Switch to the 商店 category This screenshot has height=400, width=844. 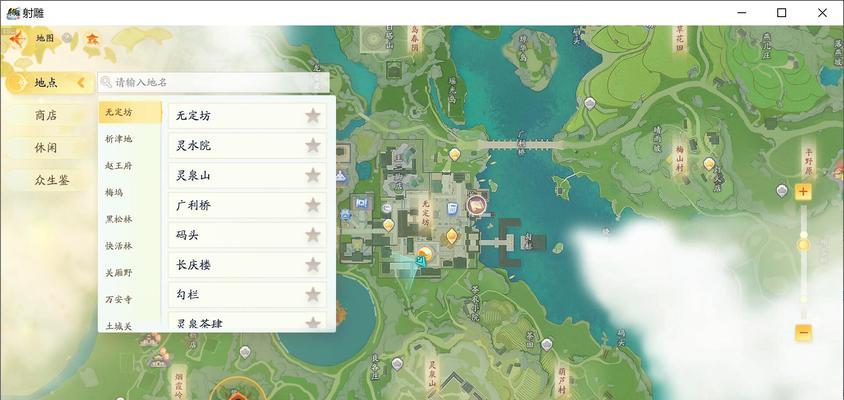click(x=46, y=115)
